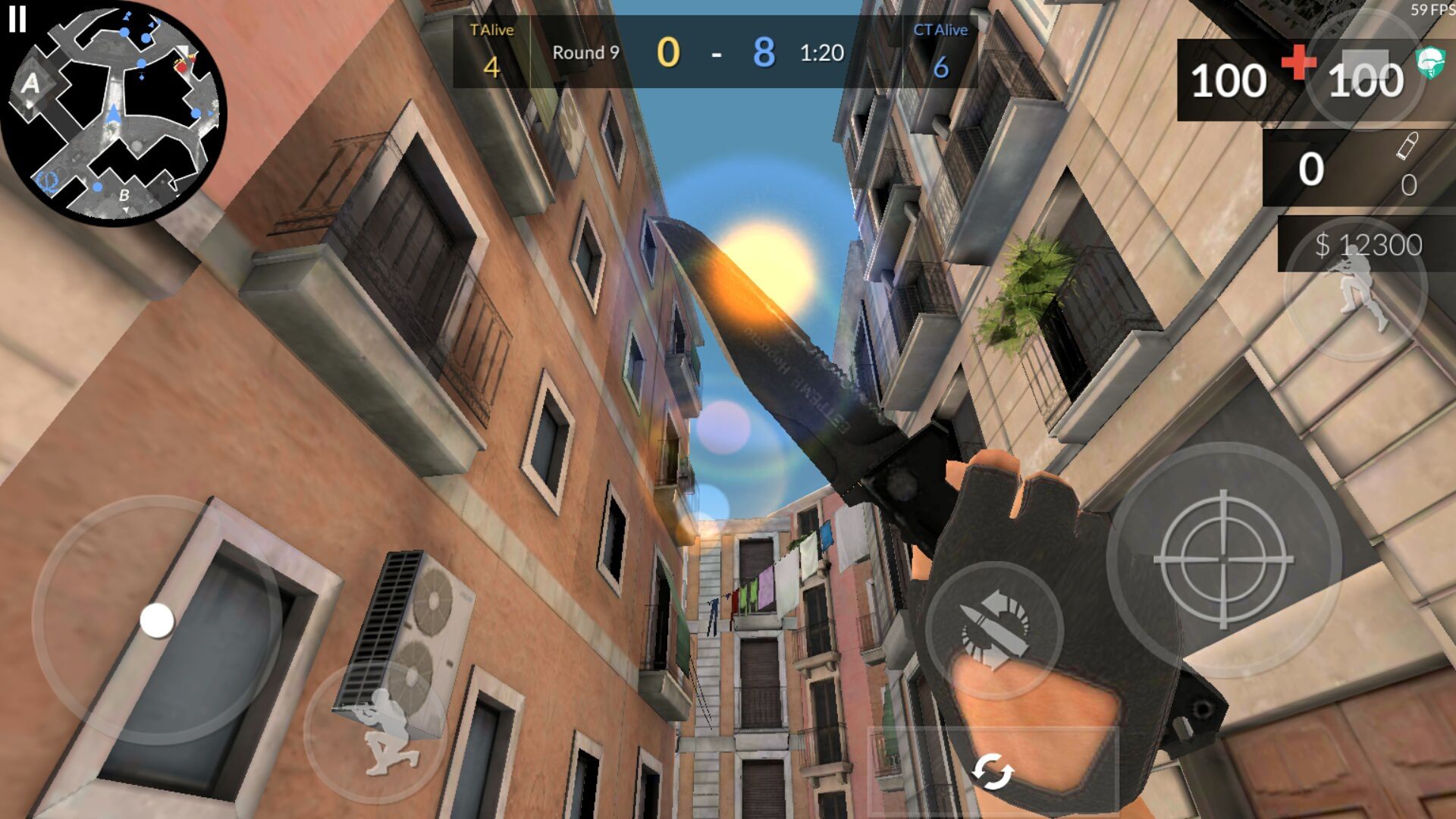This screenshot has width=1456, height=819.
Task: Touch the movement joystick knob
Action: (x=157, y=620)
